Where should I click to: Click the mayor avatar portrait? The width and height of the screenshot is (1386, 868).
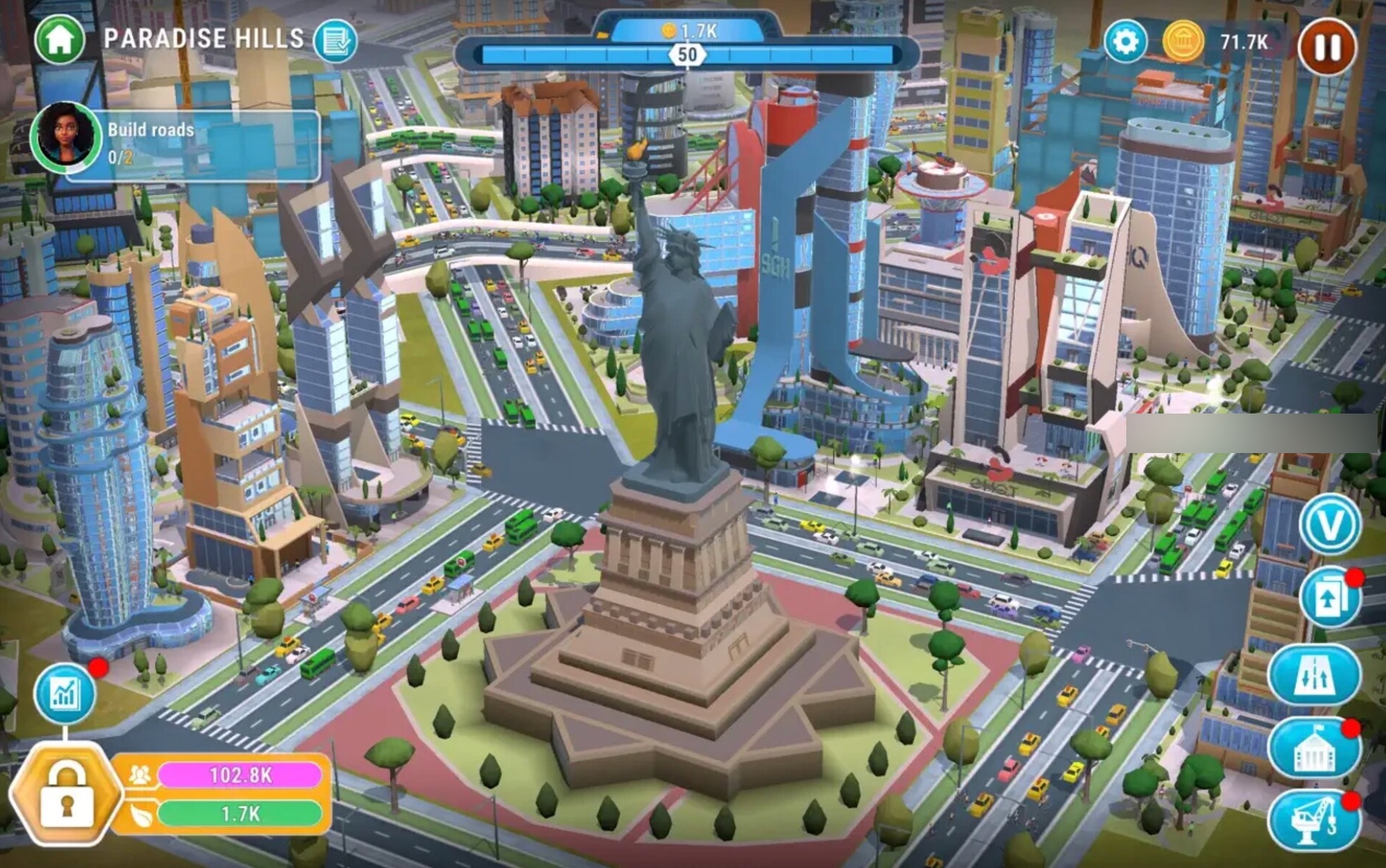click(x=67, y=138)
